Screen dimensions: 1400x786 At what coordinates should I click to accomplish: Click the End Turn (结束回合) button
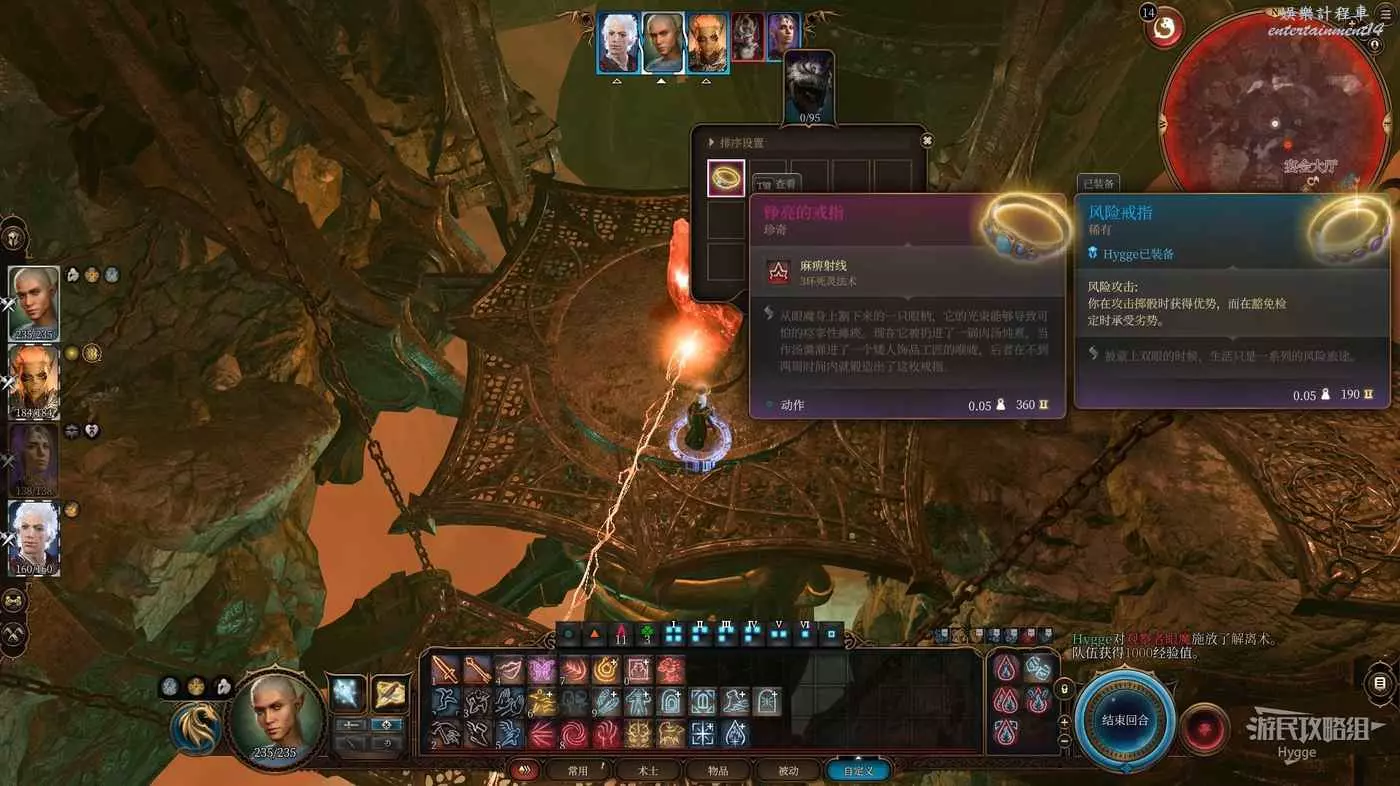click(1126, 720)
